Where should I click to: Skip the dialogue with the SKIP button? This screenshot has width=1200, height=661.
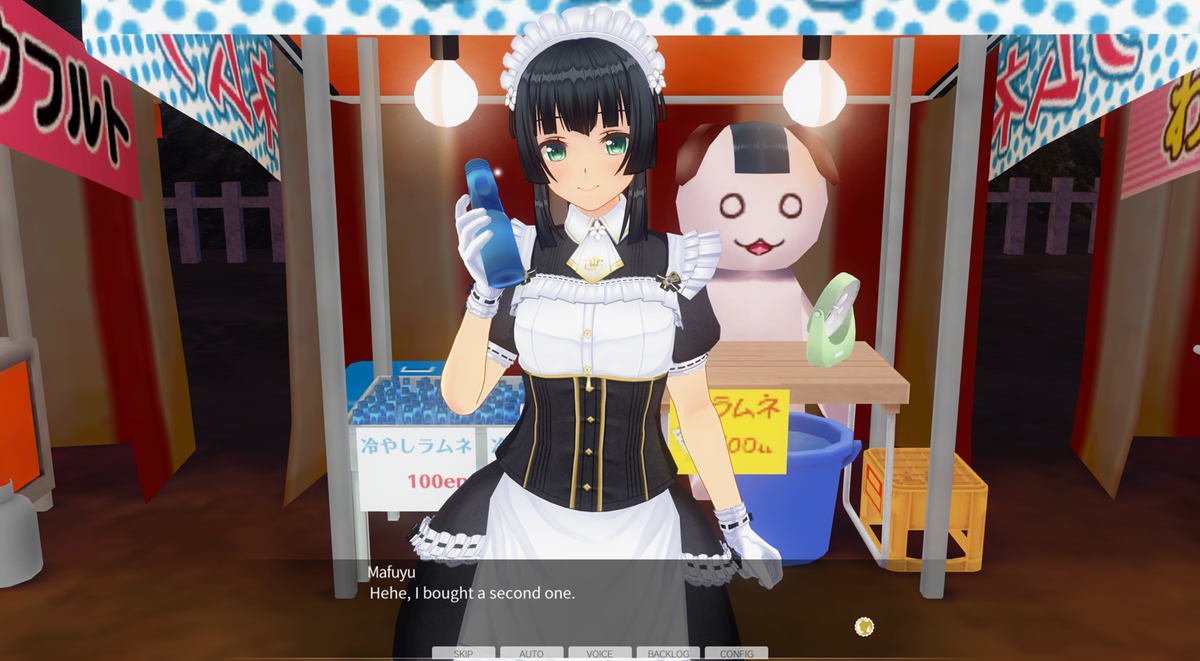point(463,654)
